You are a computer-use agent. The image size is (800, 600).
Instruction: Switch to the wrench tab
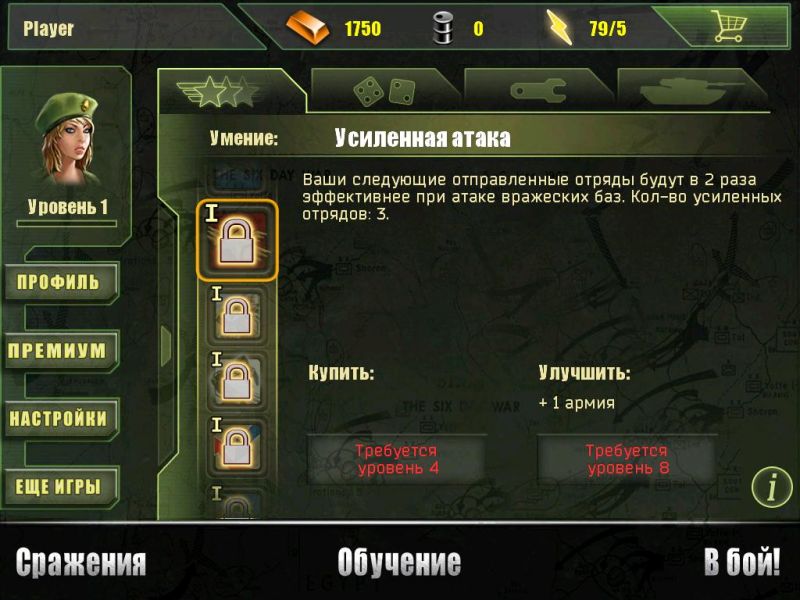click(538, 91)
